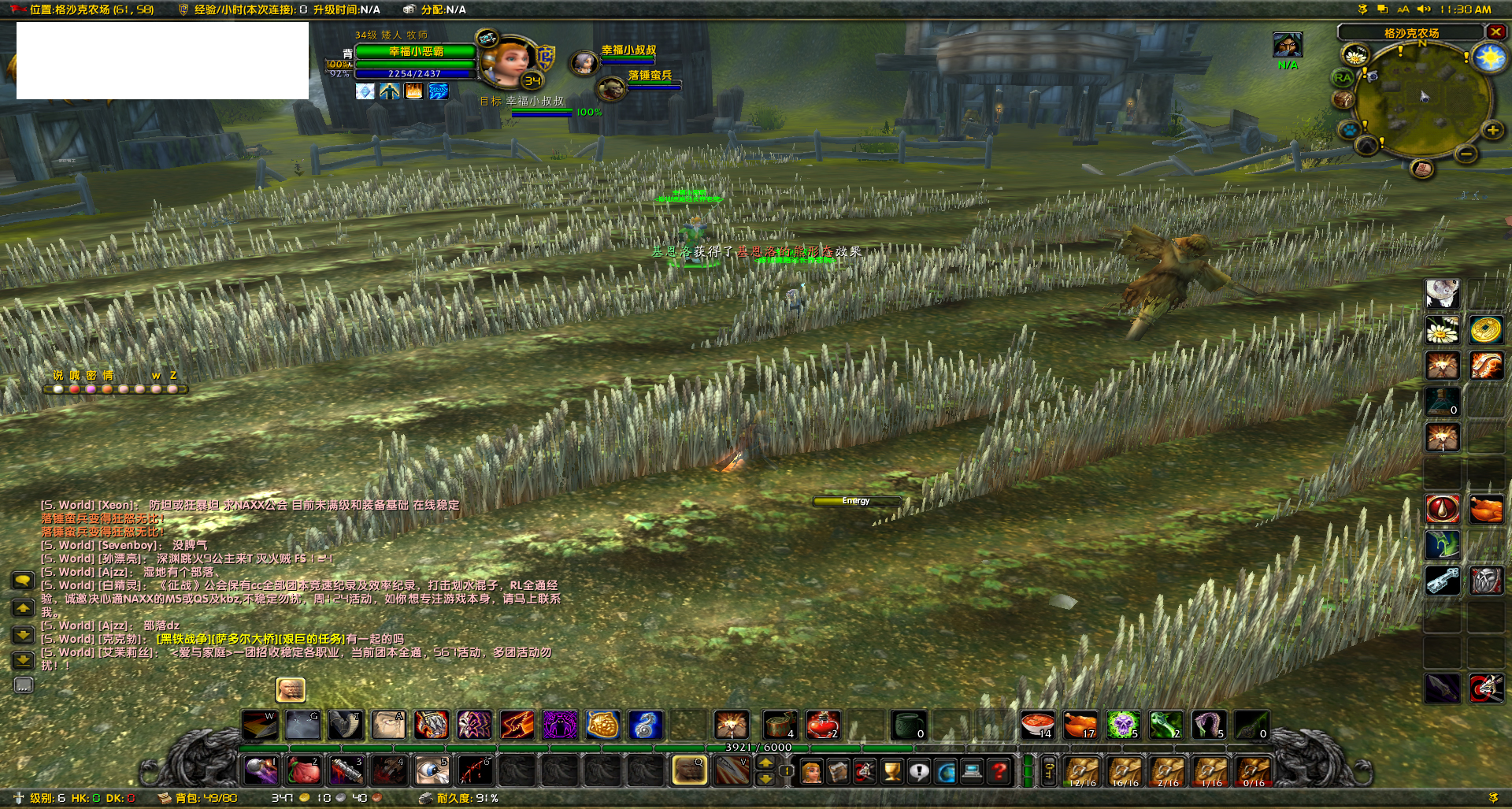Toggle pet tracking with the blue paw minimap button
The height and width of the screenshot is (809, 1512).
coord(1348,128)
